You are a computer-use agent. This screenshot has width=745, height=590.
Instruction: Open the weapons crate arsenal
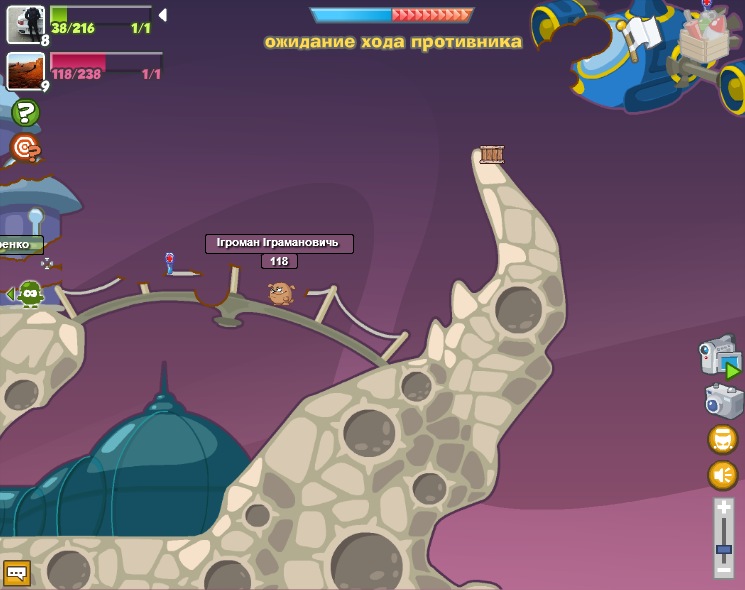[705, 40]
